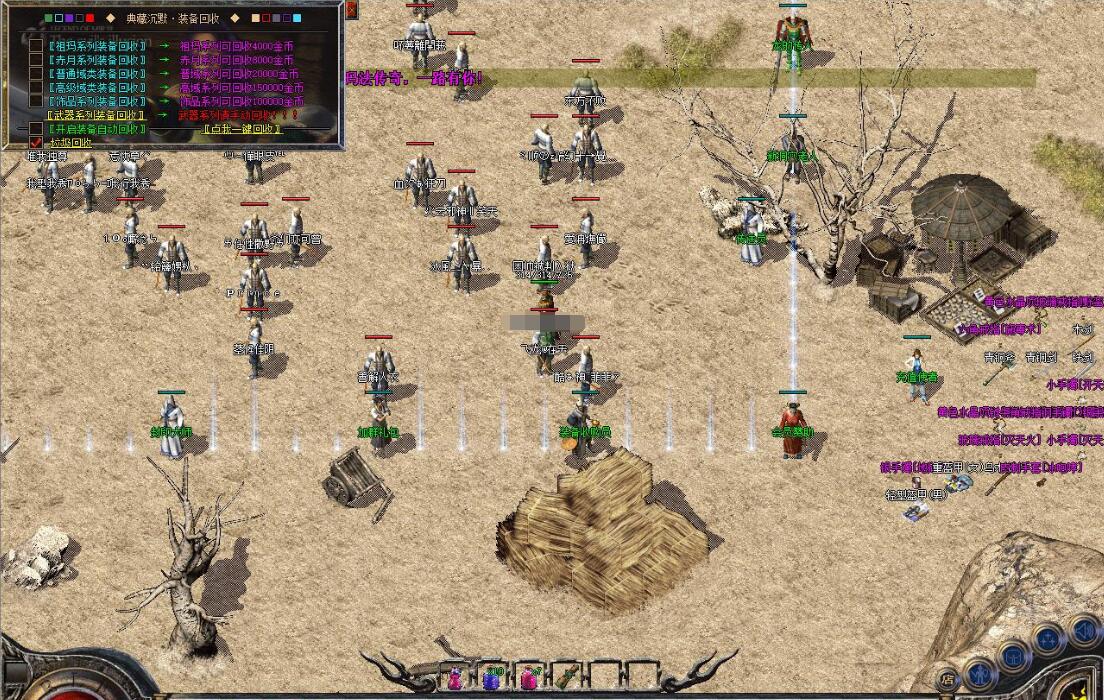Click 点我一键回收 one-click recycle link
The width and height of the screenshot is (1104, 700).
(242, 129)
